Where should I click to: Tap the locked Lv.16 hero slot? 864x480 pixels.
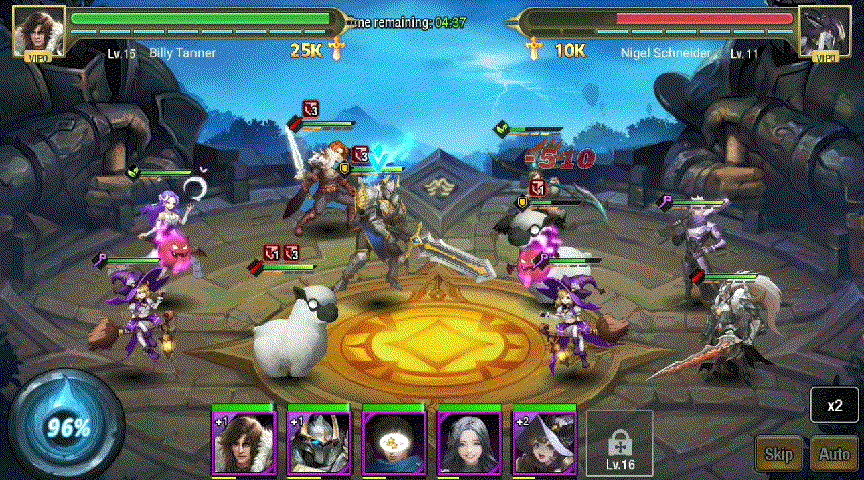[619, 442]
